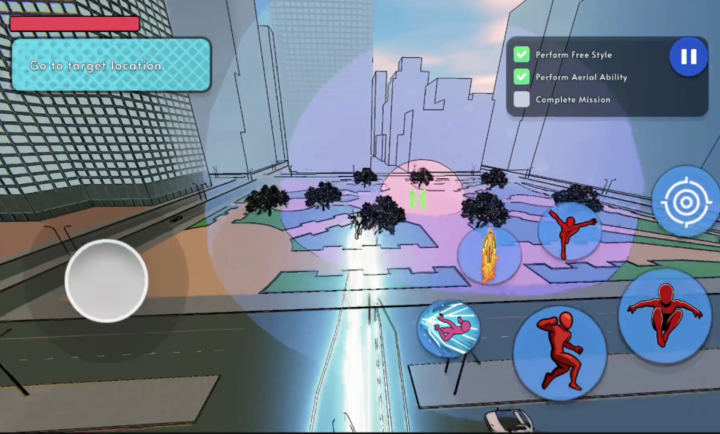Use the red high-kick ability

(x=569, y=231)
